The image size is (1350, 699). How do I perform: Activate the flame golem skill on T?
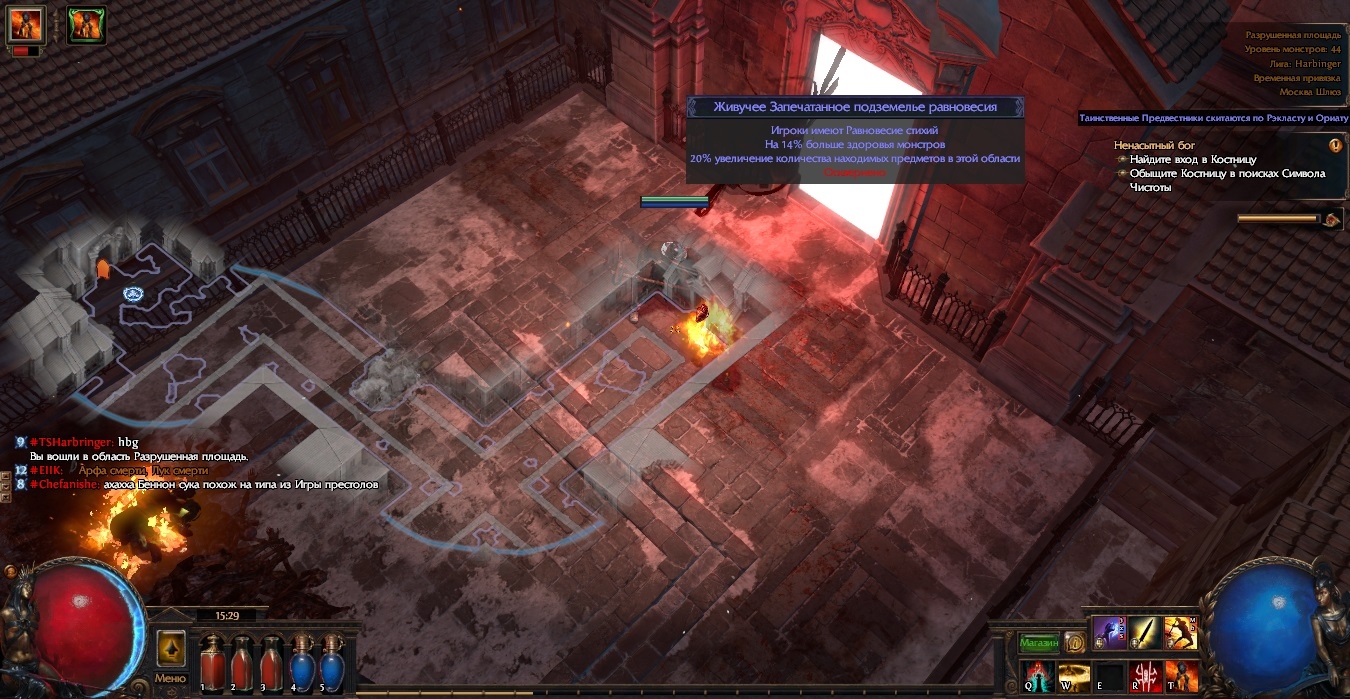tap(1182, 676)
